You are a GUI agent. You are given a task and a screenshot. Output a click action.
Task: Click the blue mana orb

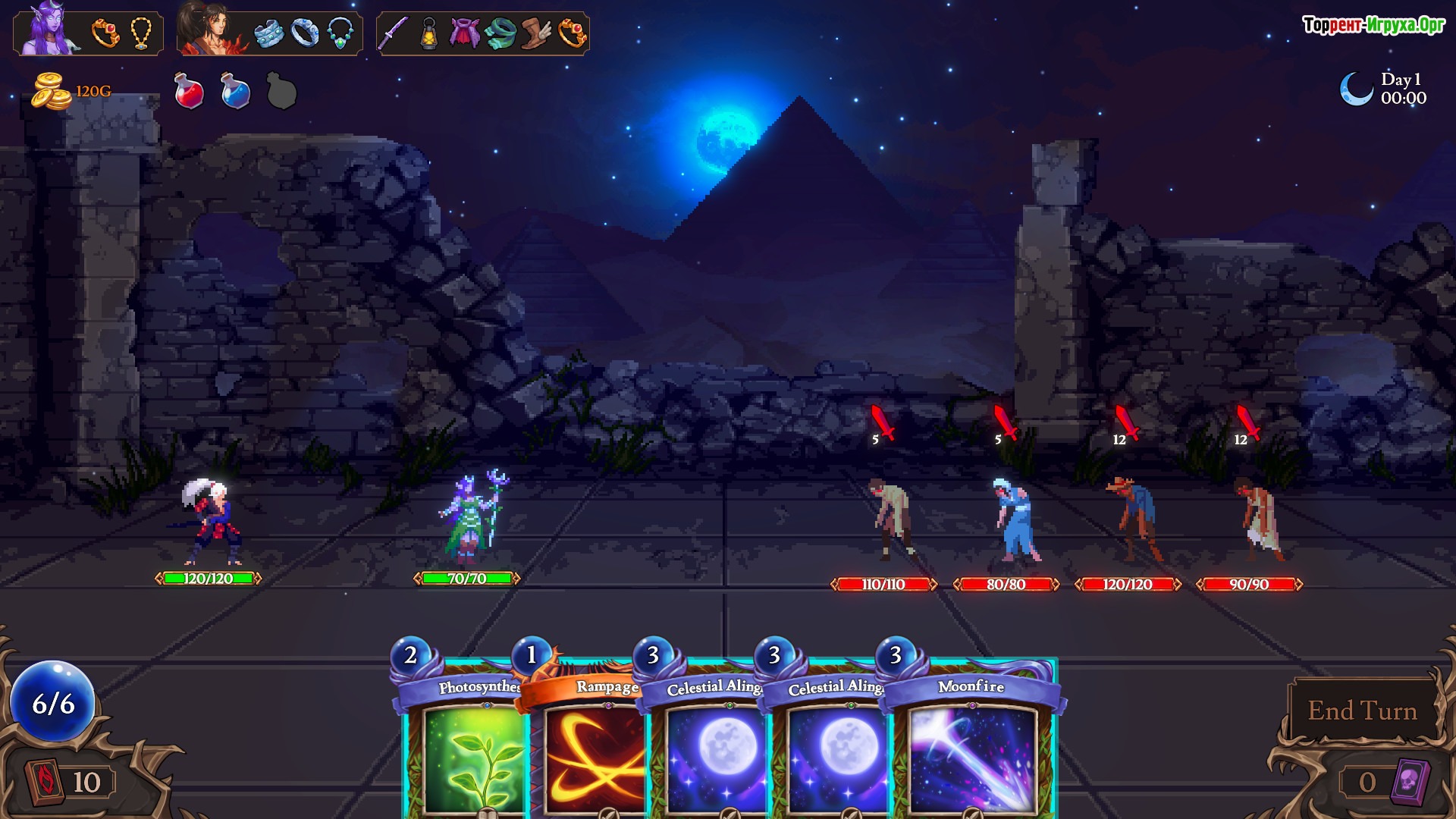pos(53,702)
